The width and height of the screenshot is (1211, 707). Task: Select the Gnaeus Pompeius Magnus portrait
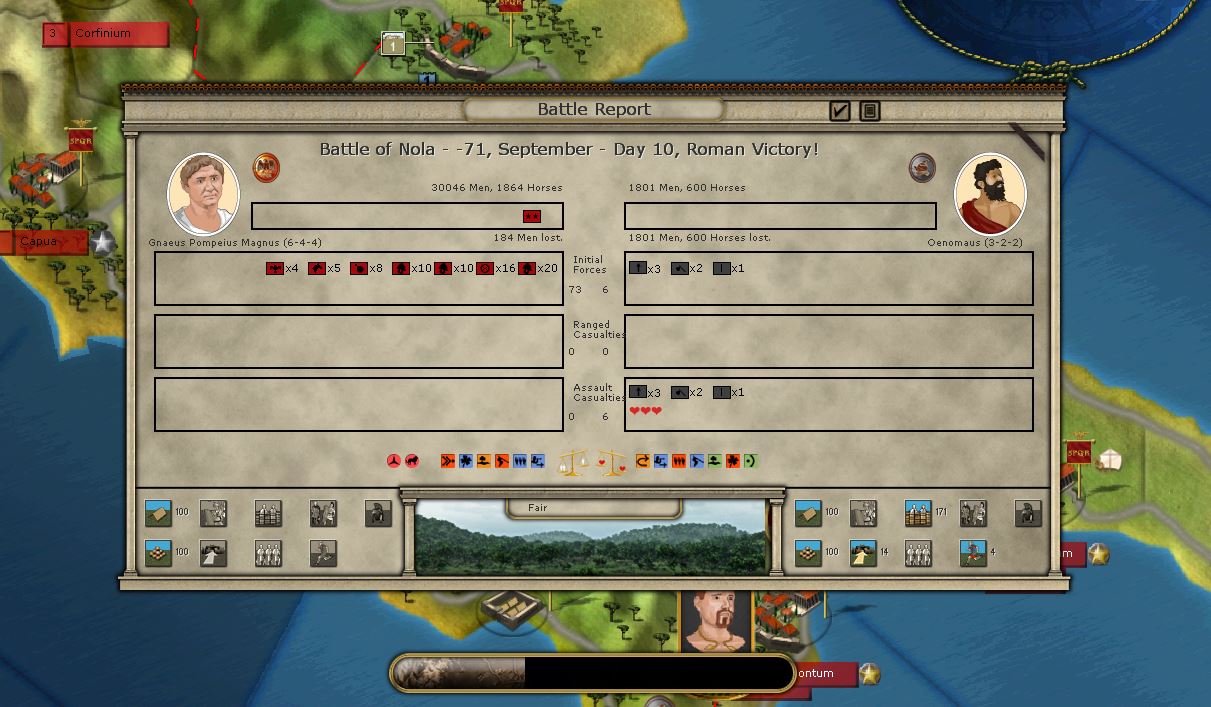[x=203, y=193]
